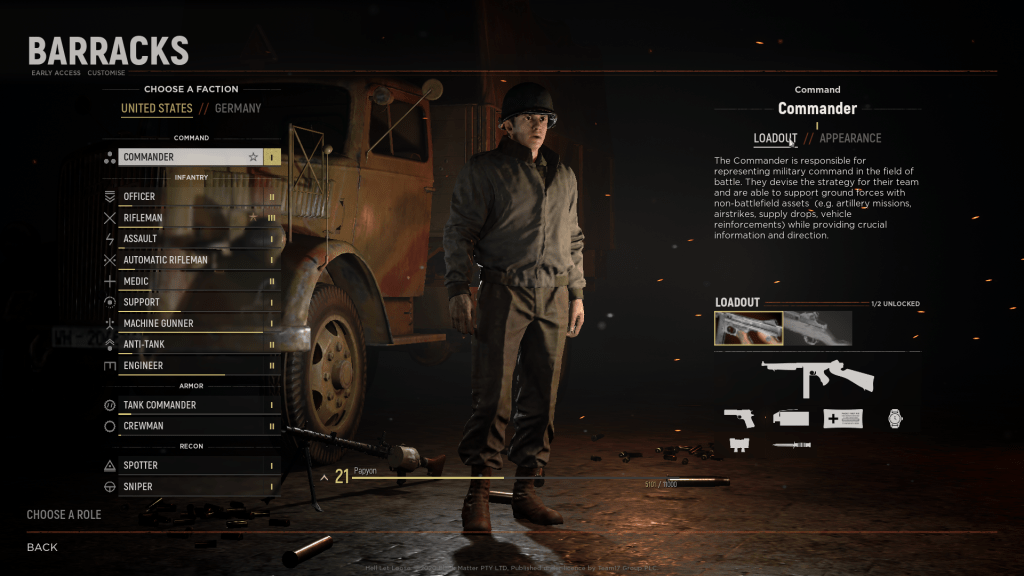The image size is (1024, 576).
Task: Select the Machine Gunner role
Action: point(190,324)
